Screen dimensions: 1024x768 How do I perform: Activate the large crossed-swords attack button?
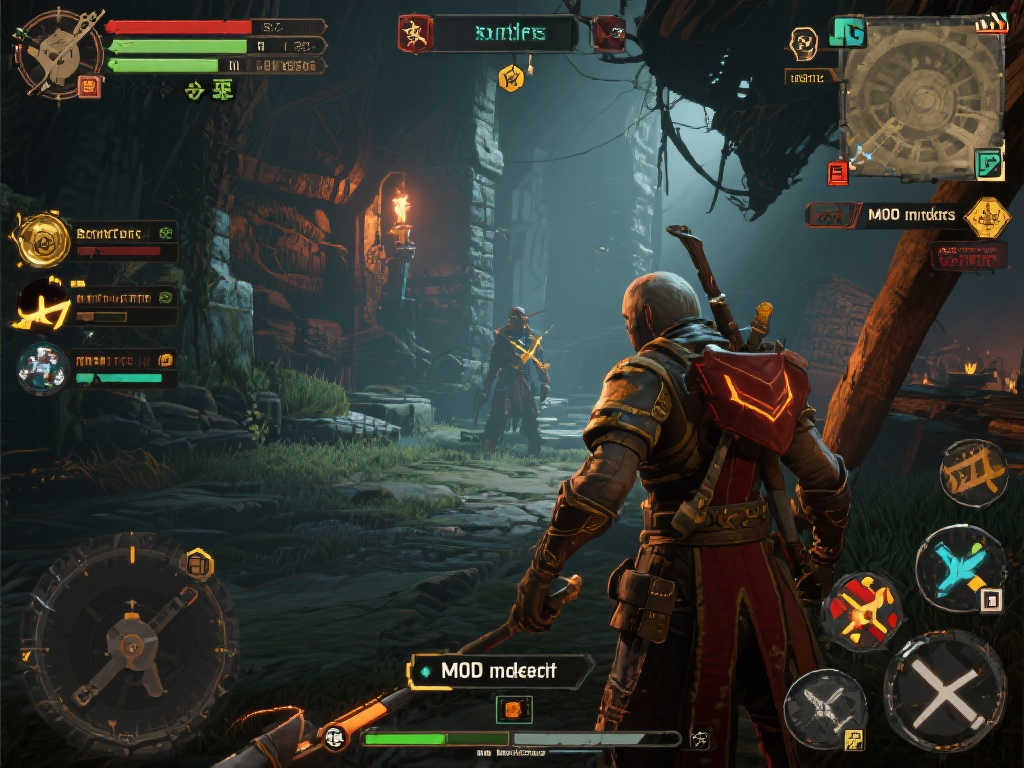(944, 692)
